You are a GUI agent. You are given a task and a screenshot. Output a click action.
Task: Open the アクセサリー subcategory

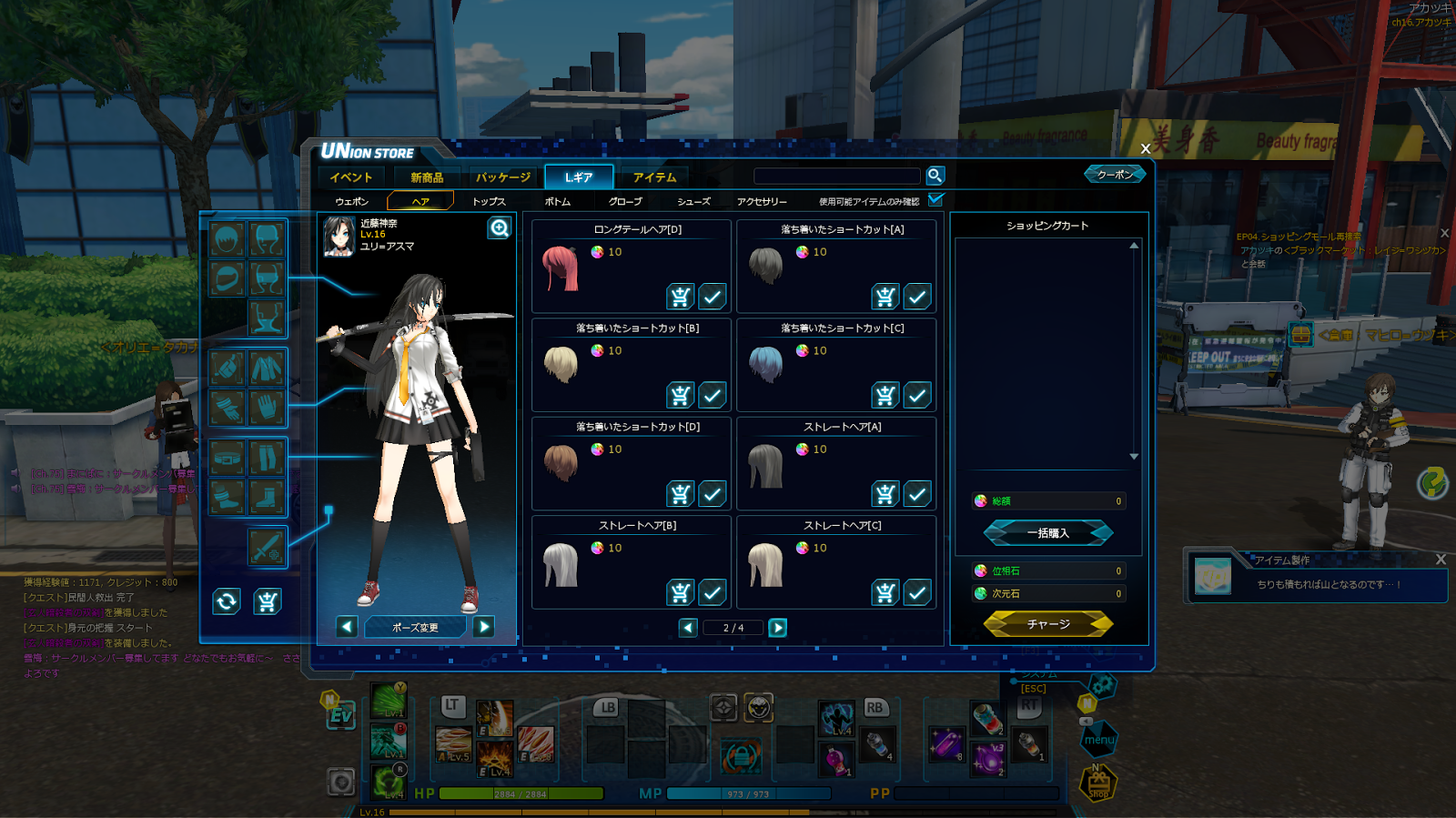coord(762,201)
